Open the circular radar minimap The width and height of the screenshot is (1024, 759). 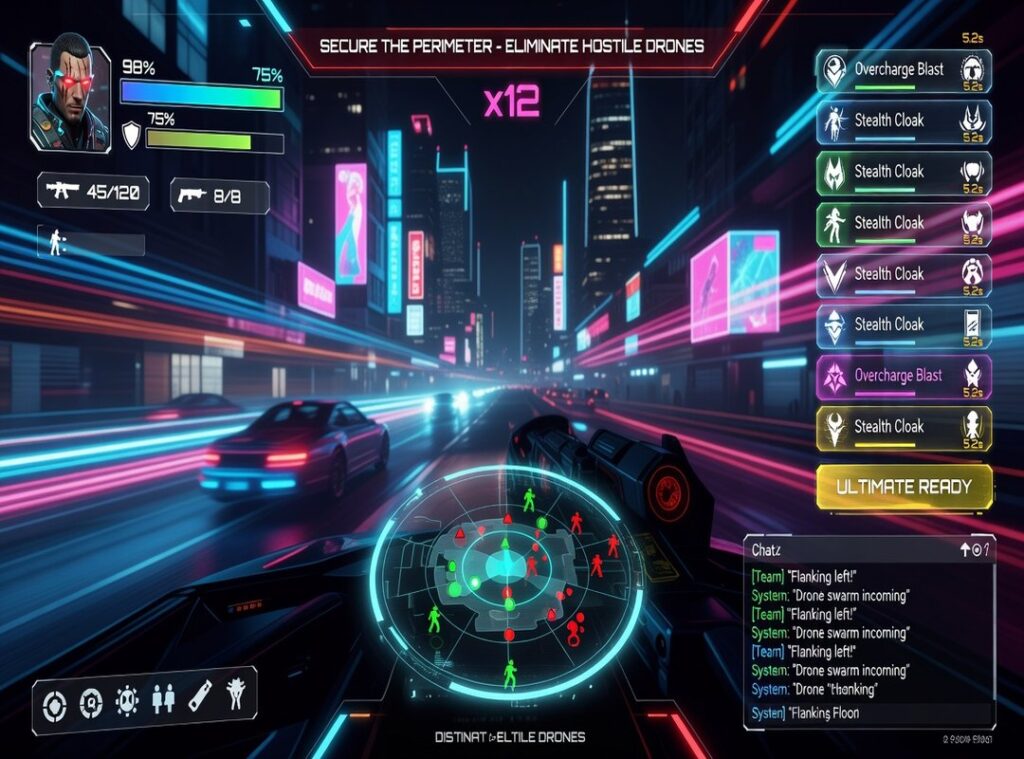[x=508, y=579]
